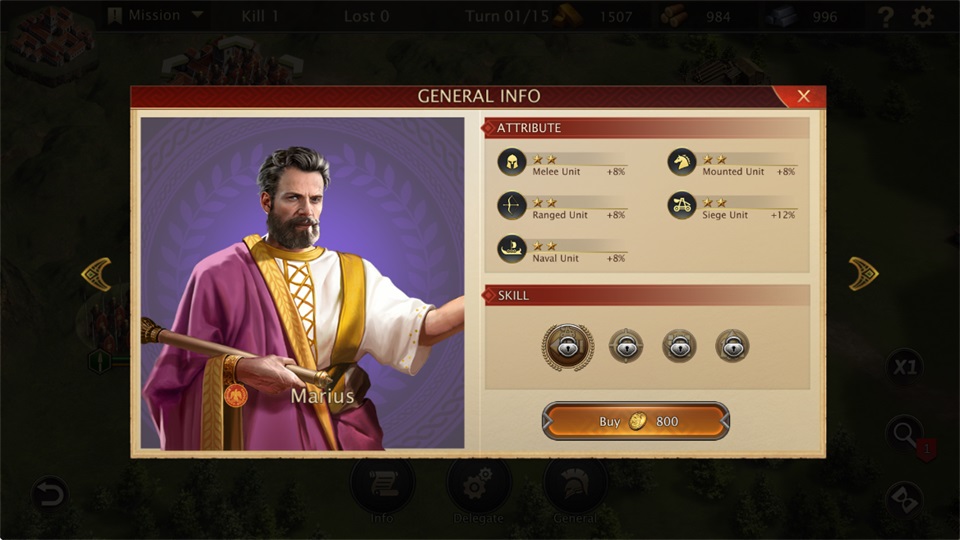Select the large highlighted locked skill

pyautogui.click(x=568, y=347)
